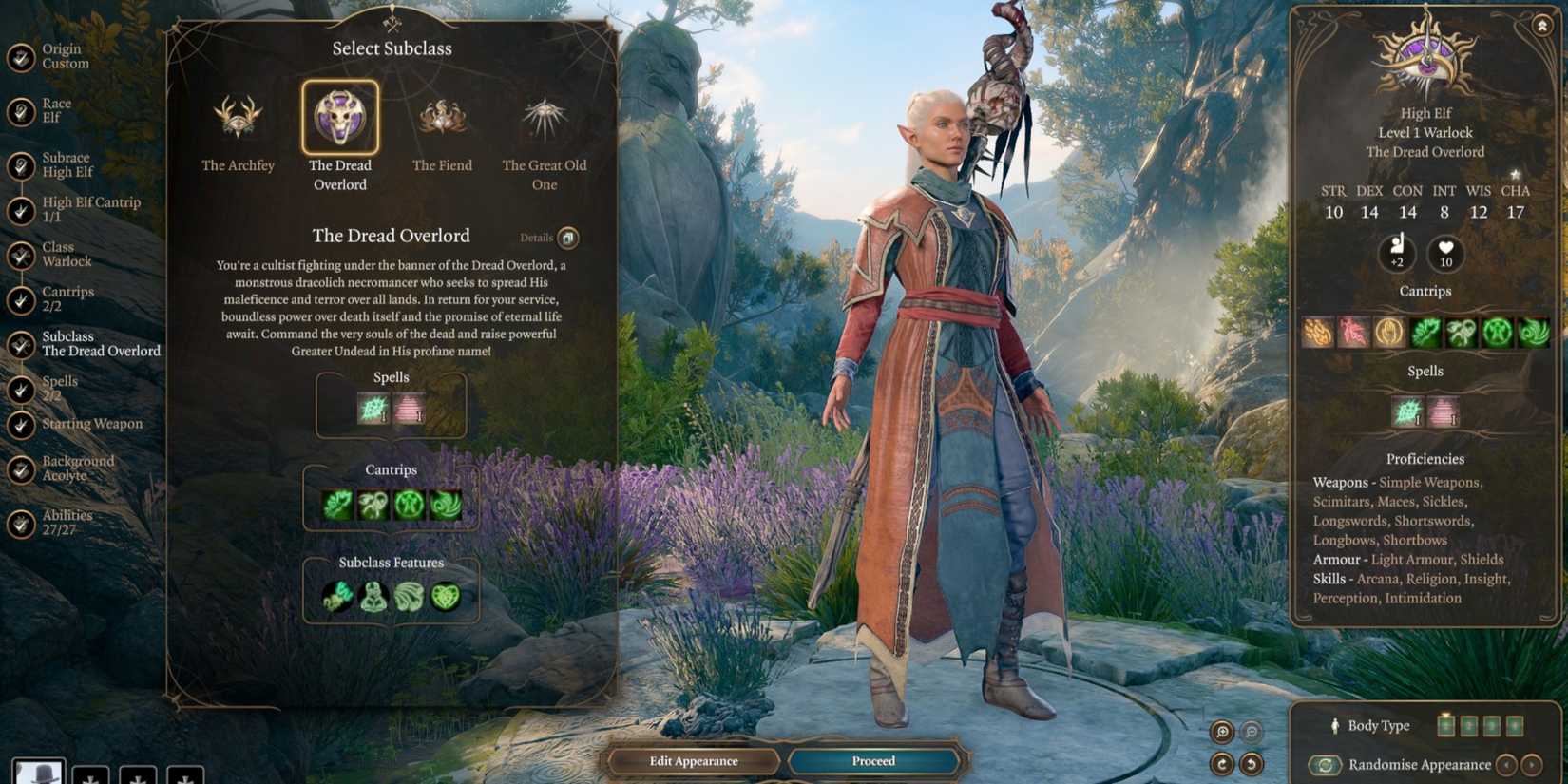1568x784 pixels.
Task: Zoom in on the character model
Action: coord(1222,732)
